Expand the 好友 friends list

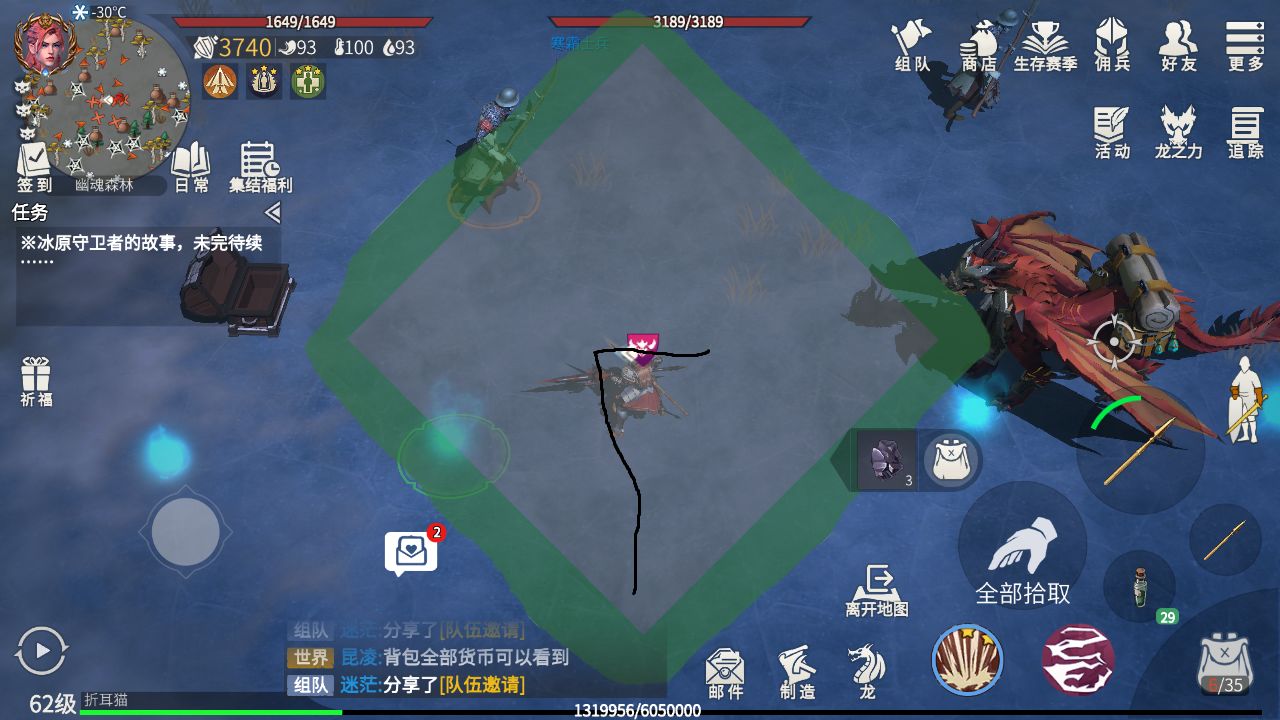1177,45
